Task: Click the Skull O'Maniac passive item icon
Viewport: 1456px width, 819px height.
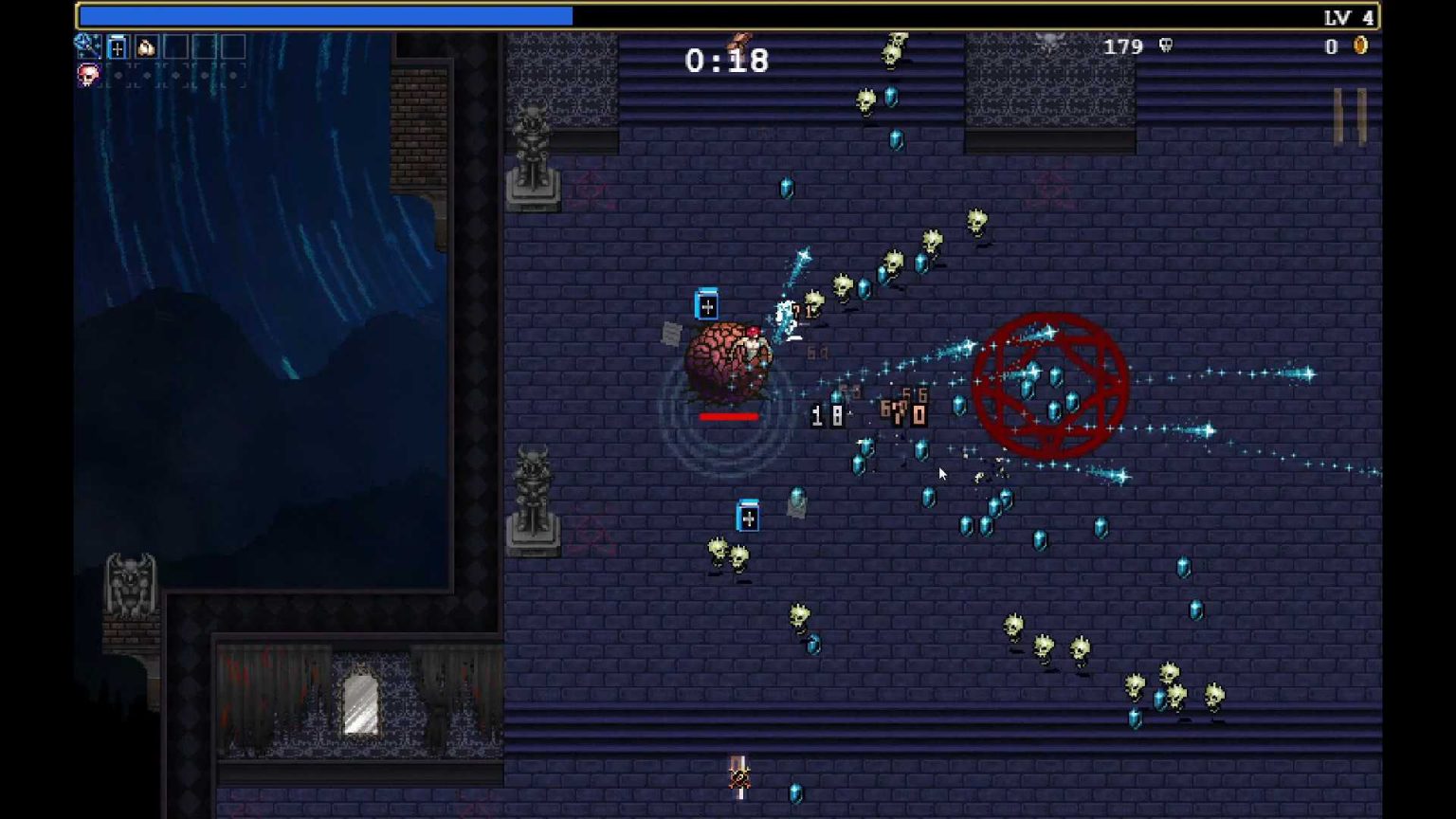Action: [88, 75]
